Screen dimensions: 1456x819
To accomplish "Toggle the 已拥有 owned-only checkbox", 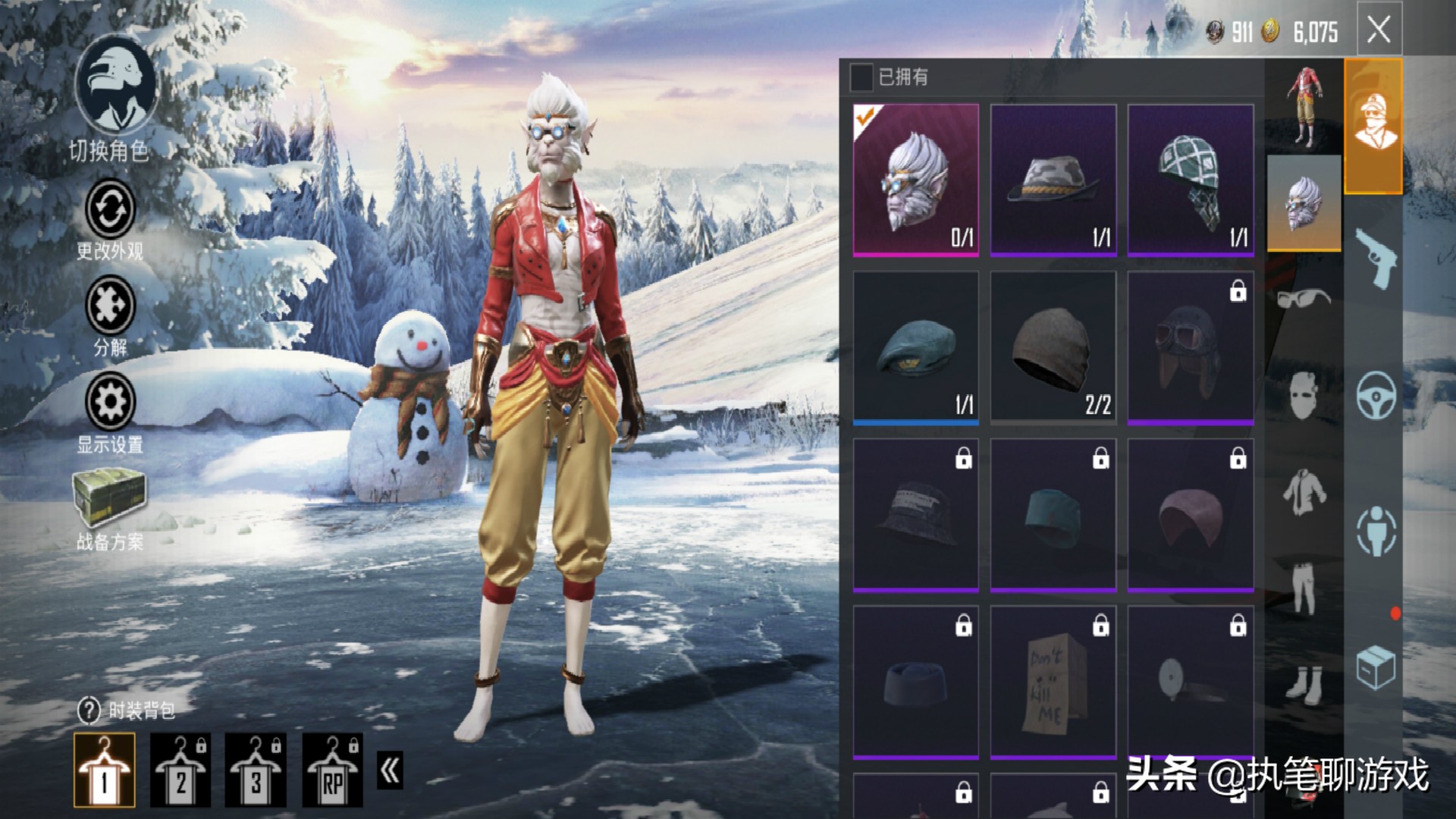I will (x=861, y=77).
